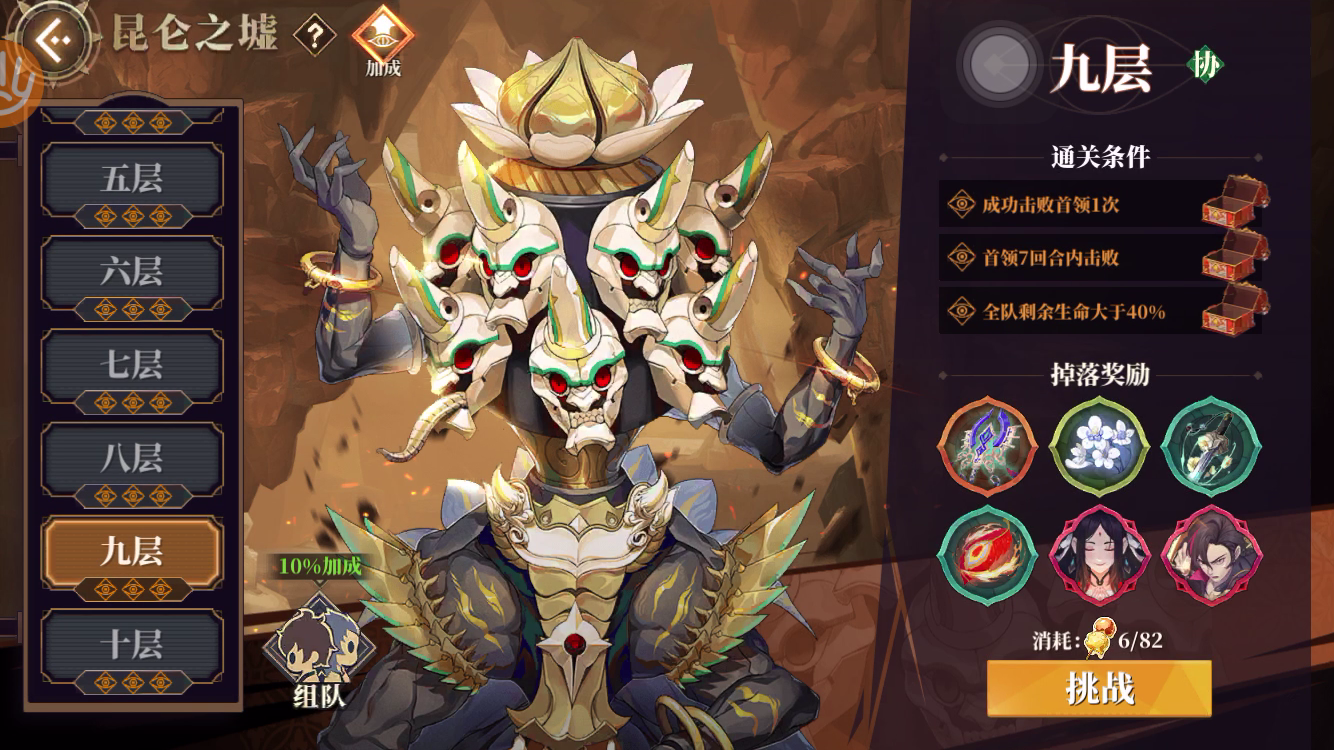Inspect the purple weapon reward icon
Screen dimensions: 1334x750
[x=987, y=446]
